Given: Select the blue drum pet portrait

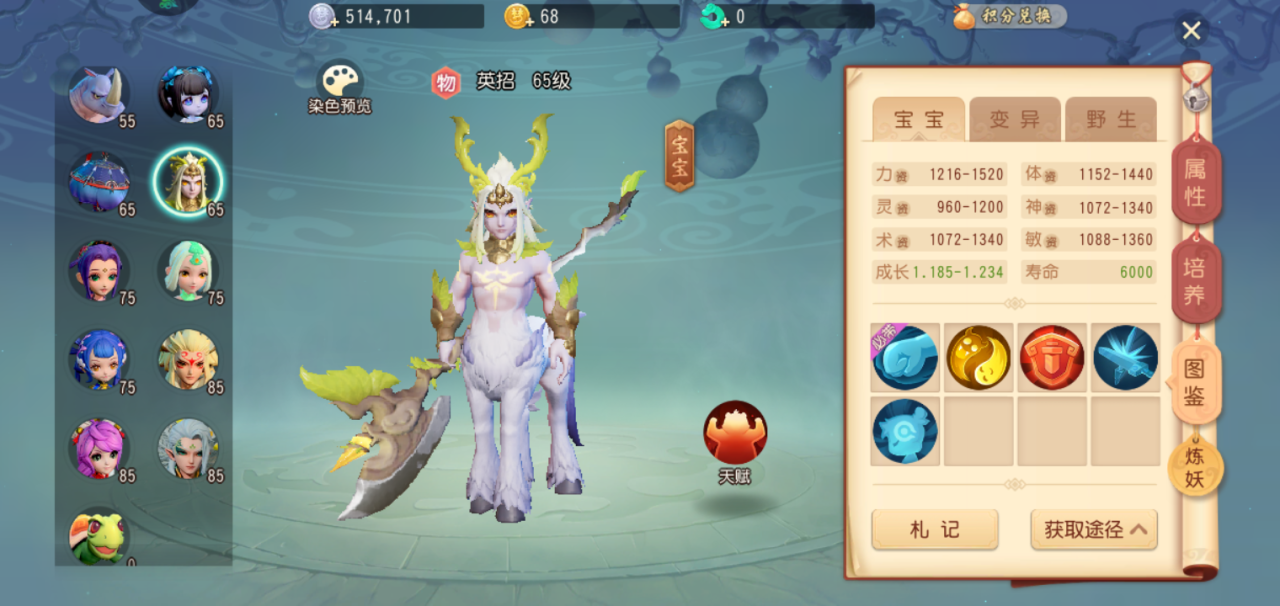Looking at the screenshot, I should coord(98,182).
